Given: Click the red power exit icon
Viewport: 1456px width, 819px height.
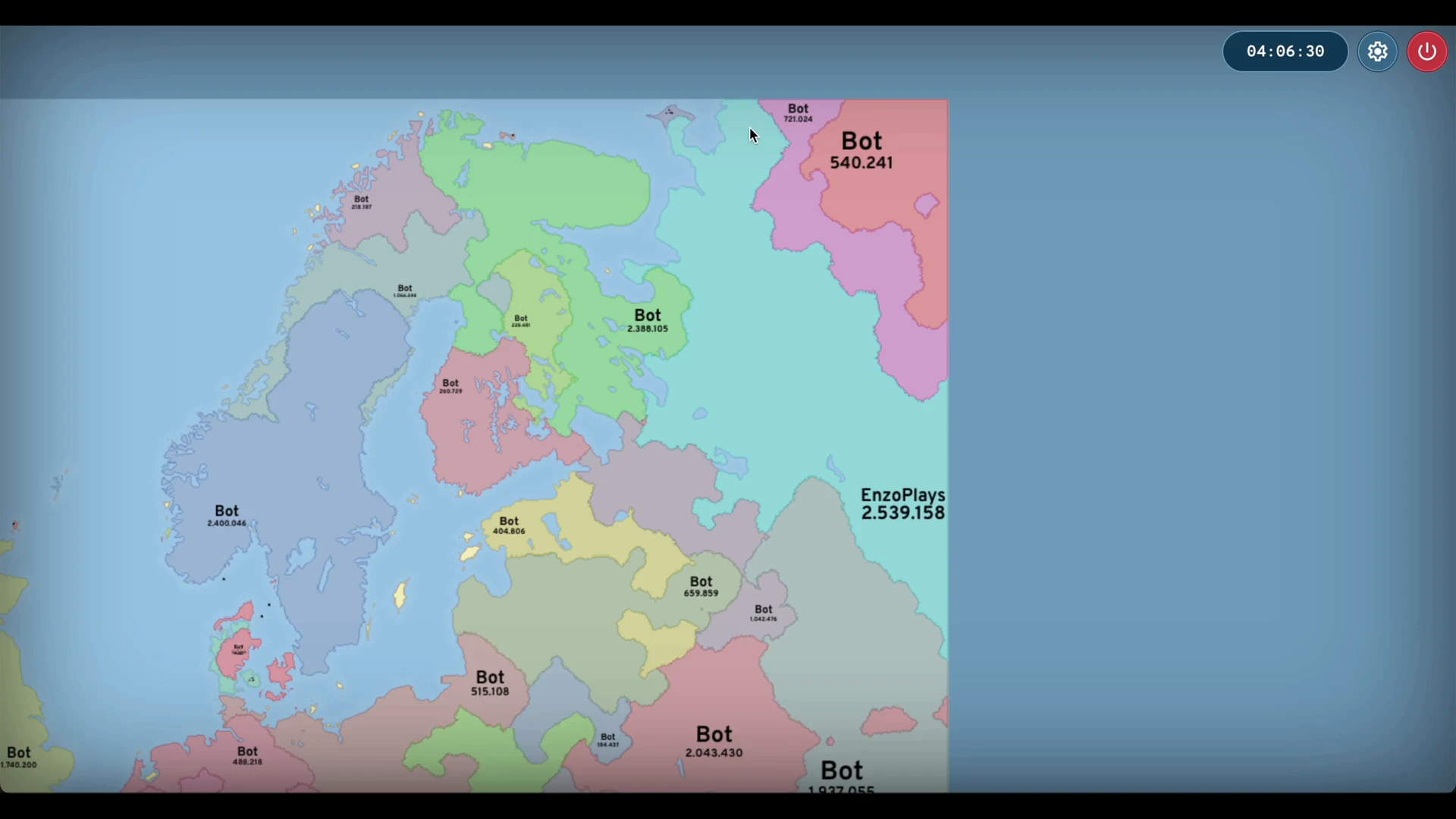Looking at the screenshot, I should pyautogui.click(x=1427, y=52).
